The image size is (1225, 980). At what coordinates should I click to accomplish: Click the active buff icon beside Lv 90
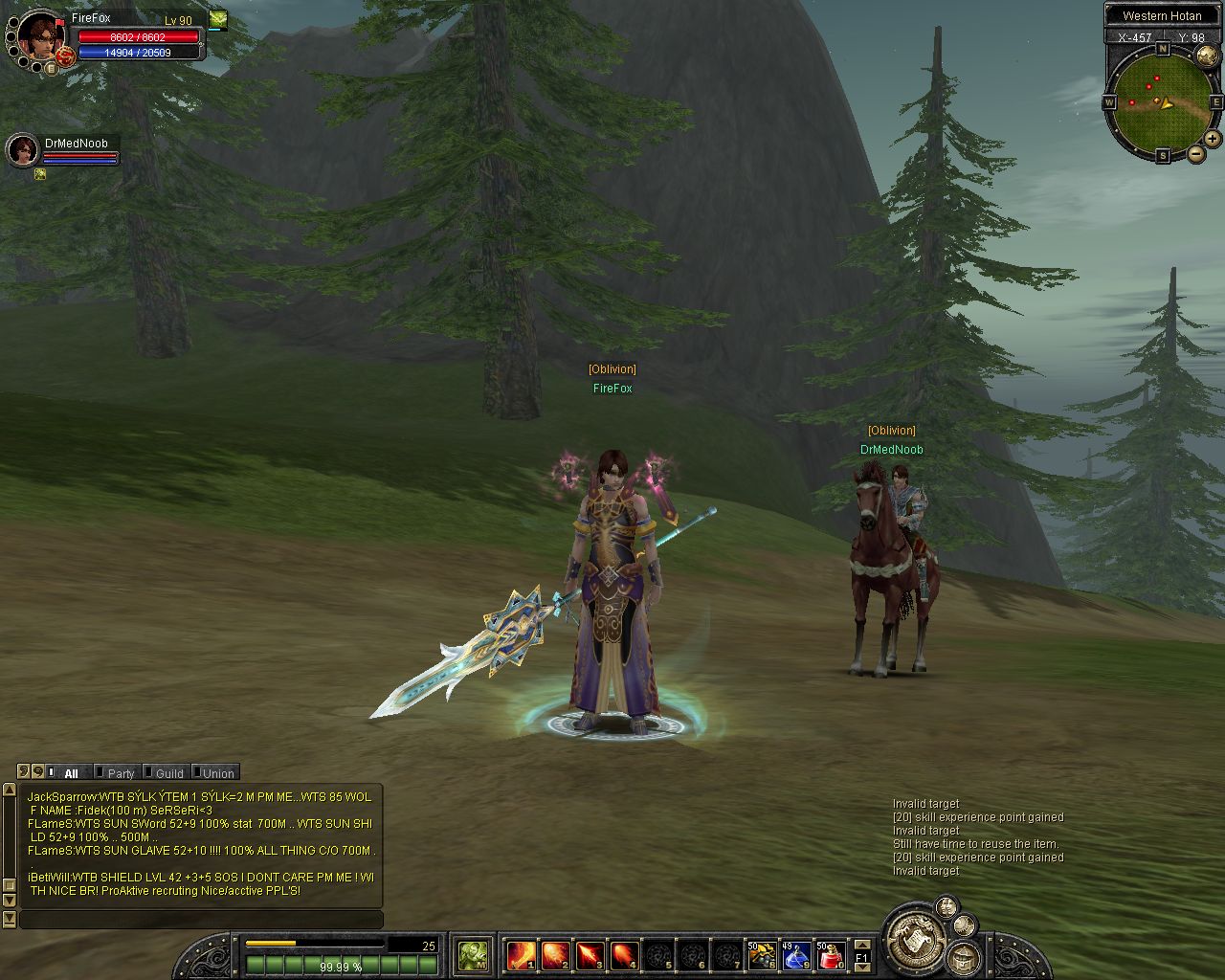tap(218, 18)
